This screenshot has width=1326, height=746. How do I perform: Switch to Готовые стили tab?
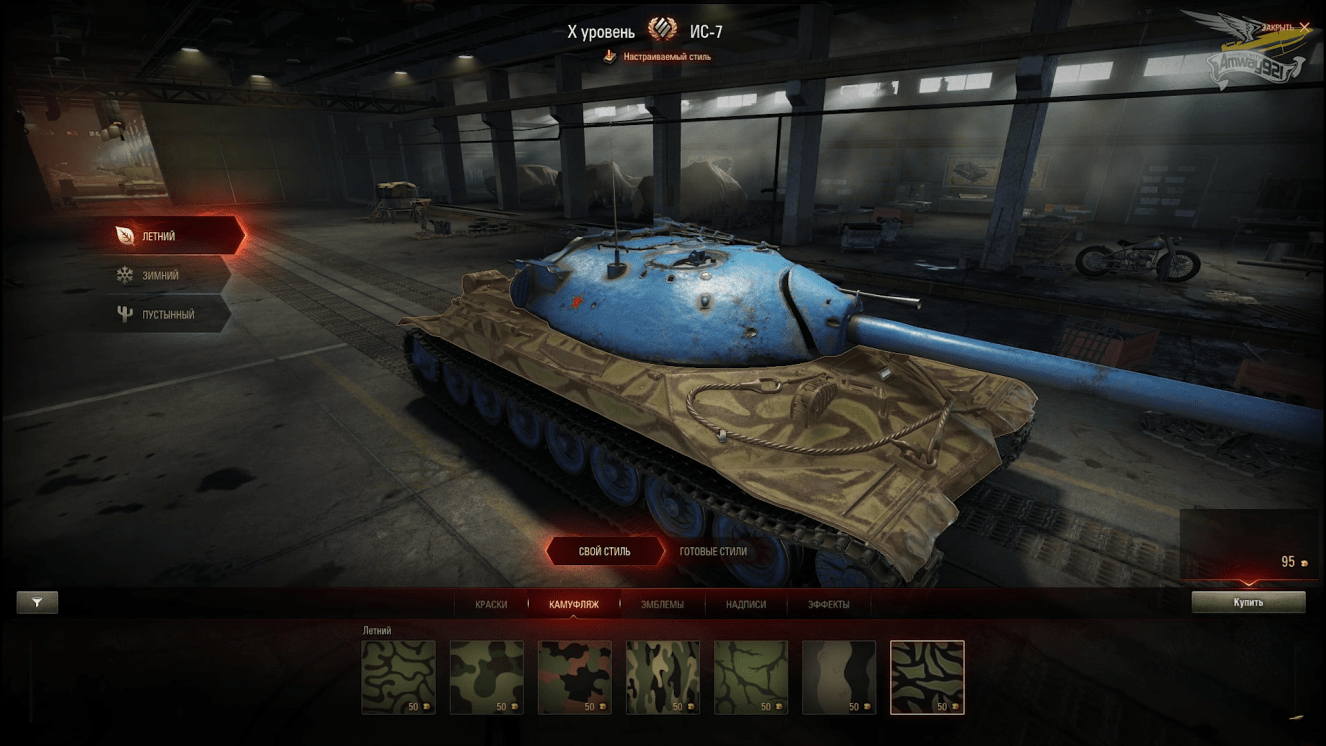(x=713, y=551)
